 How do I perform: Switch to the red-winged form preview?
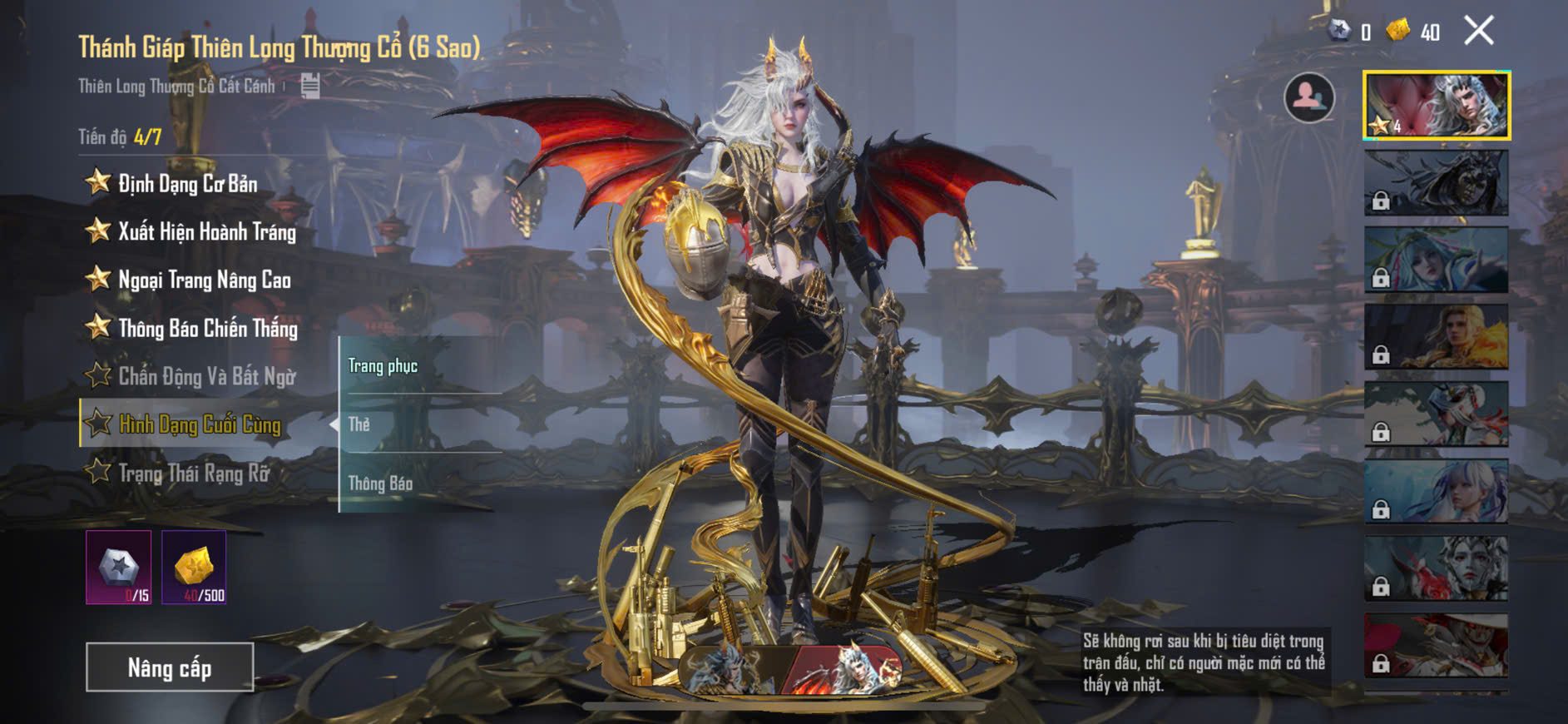[x=843, y=670]
